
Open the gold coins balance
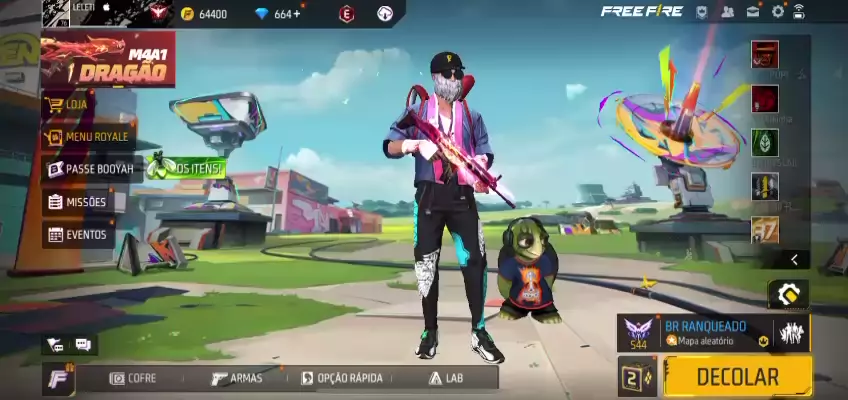tap(205, 14)
